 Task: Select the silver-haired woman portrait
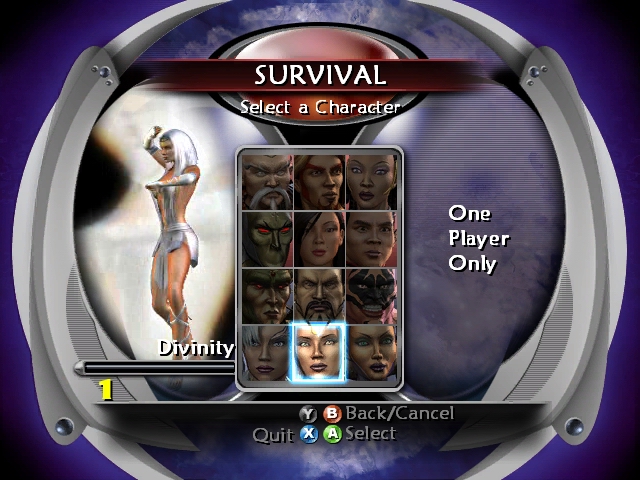click(x=266, y=352)
